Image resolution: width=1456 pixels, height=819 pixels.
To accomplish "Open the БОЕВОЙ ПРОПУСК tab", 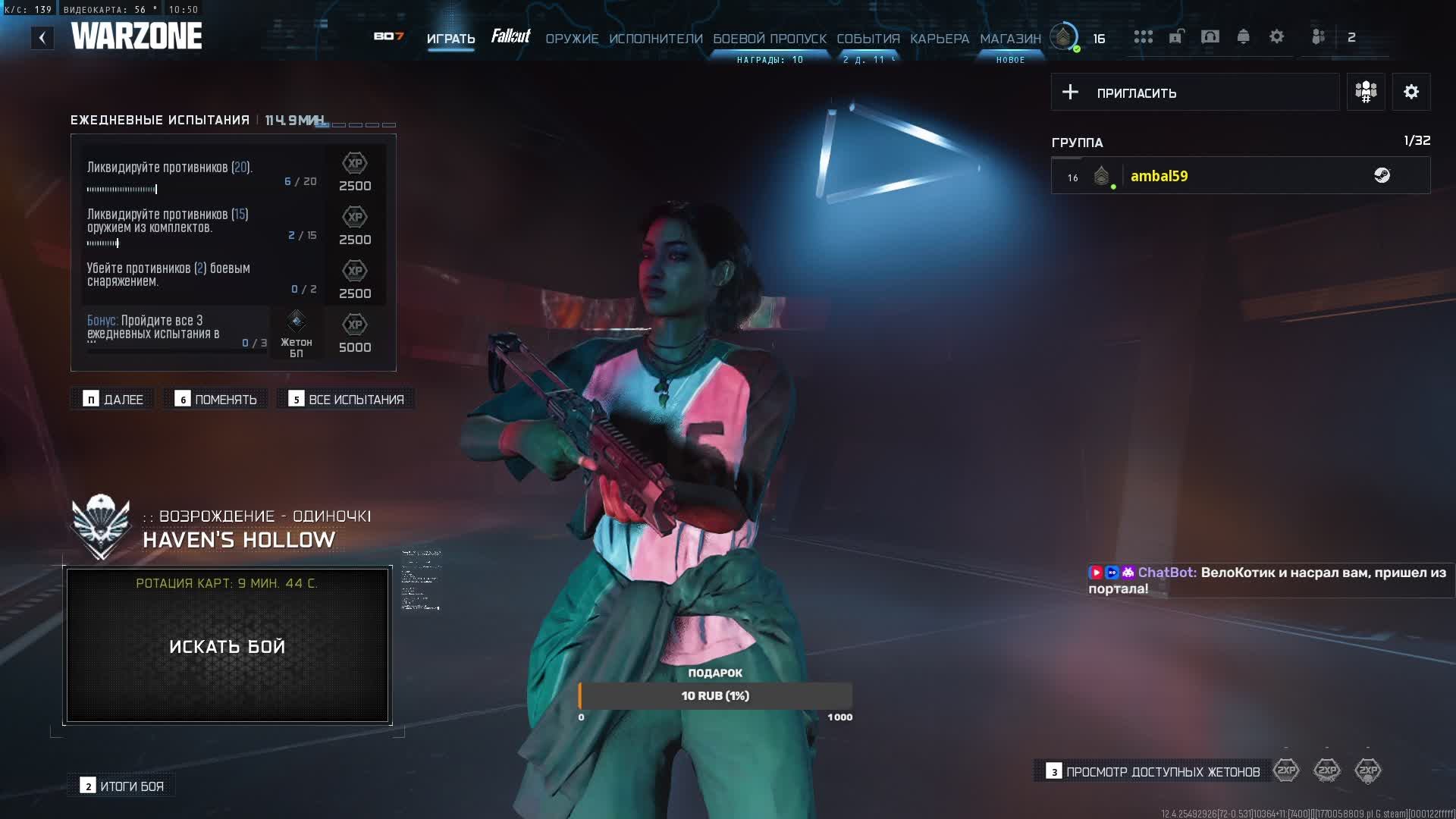I will [769, 39].
